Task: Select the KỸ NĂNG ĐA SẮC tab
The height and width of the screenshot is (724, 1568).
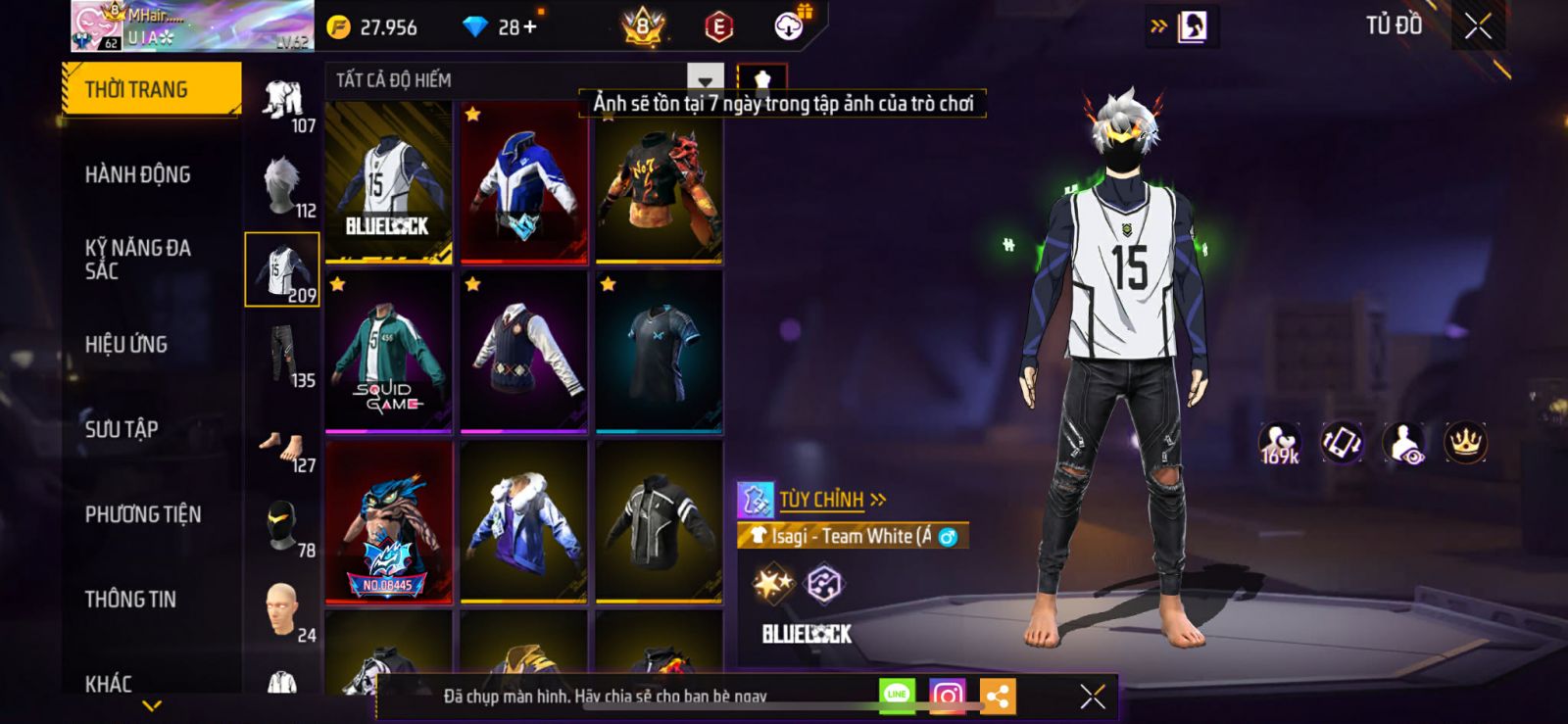Action: 137,260
